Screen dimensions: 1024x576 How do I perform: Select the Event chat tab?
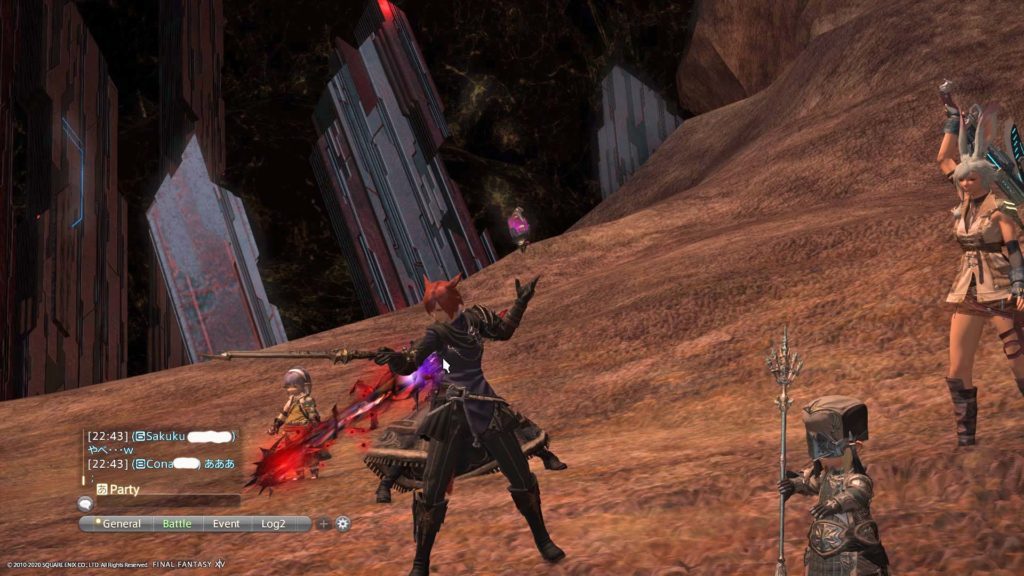pos(226,523)
